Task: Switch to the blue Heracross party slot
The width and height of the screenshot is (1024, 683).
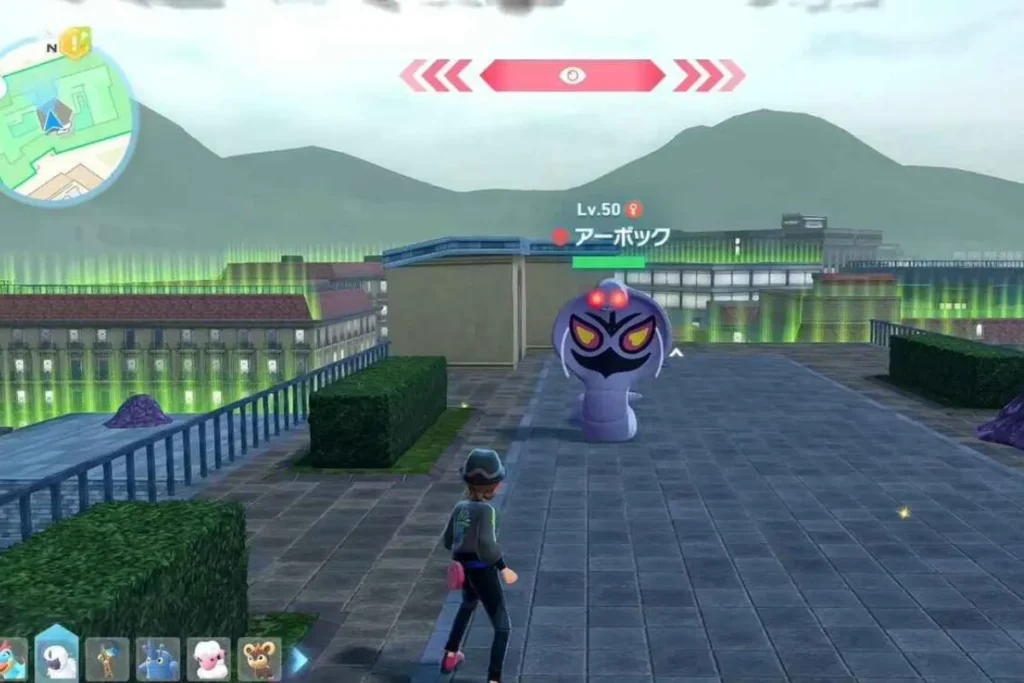Action: (x=158, y=659)
